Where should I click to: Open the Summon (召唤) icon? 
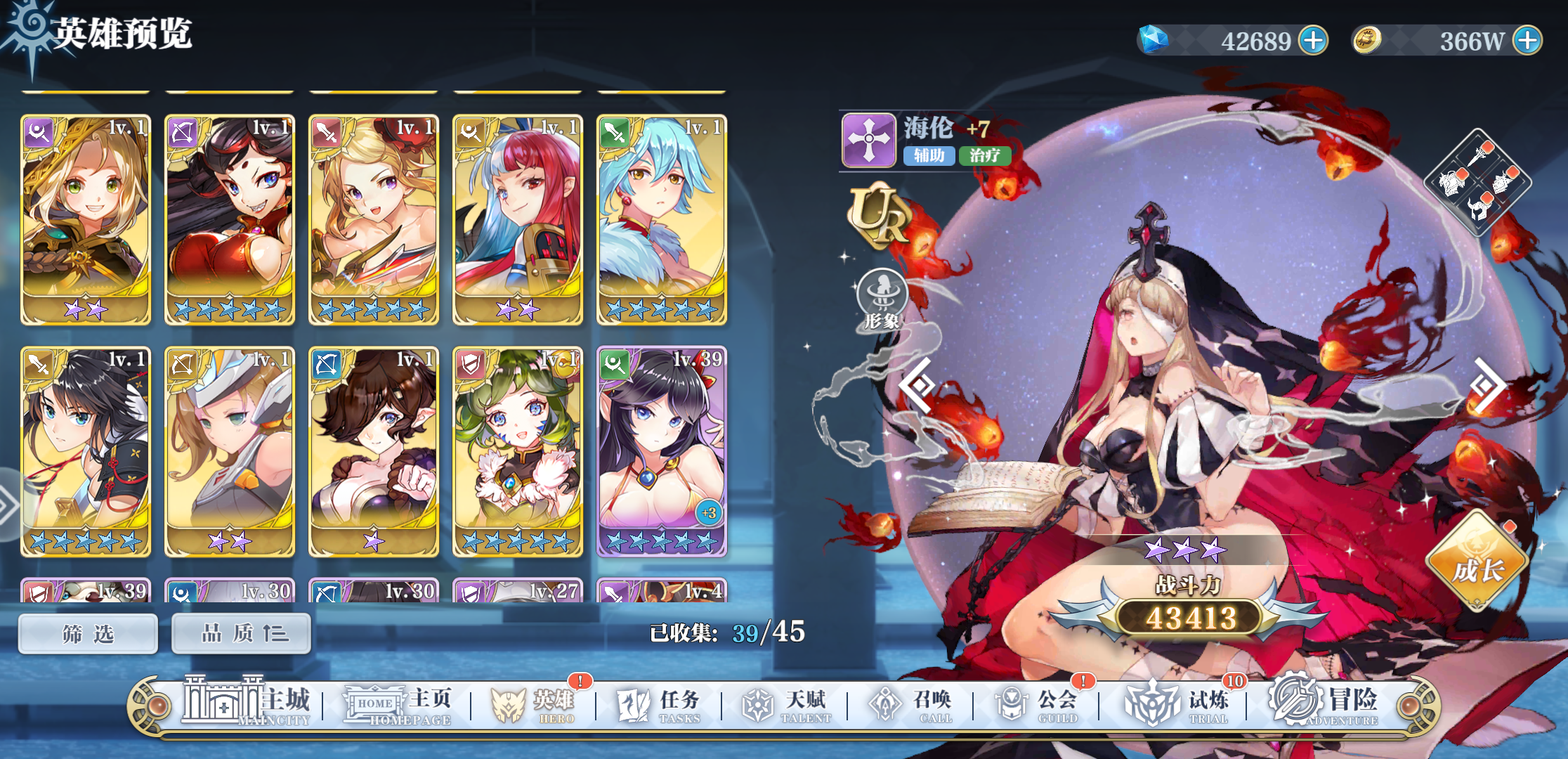pos(884,705)
